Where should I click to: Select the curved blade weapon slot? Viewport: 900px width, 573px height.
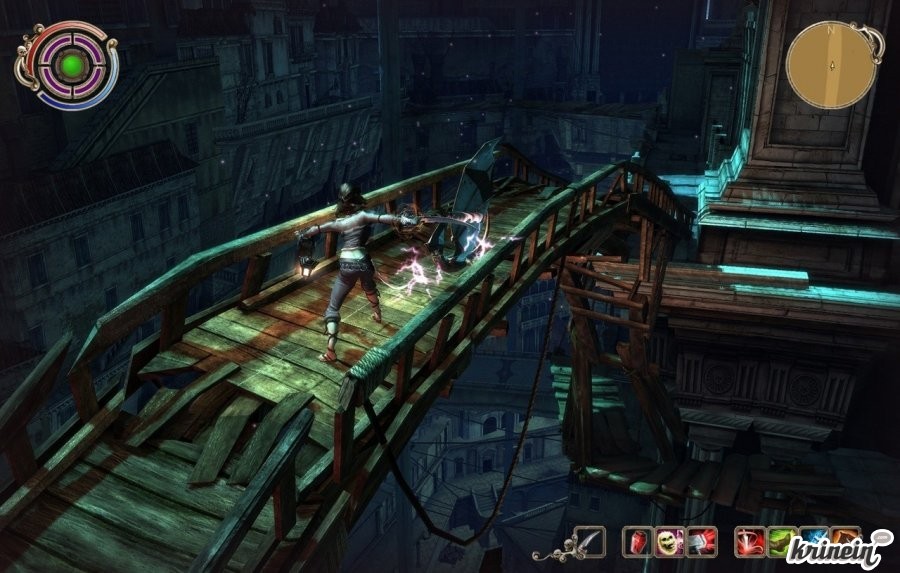(x=590, y=541)
